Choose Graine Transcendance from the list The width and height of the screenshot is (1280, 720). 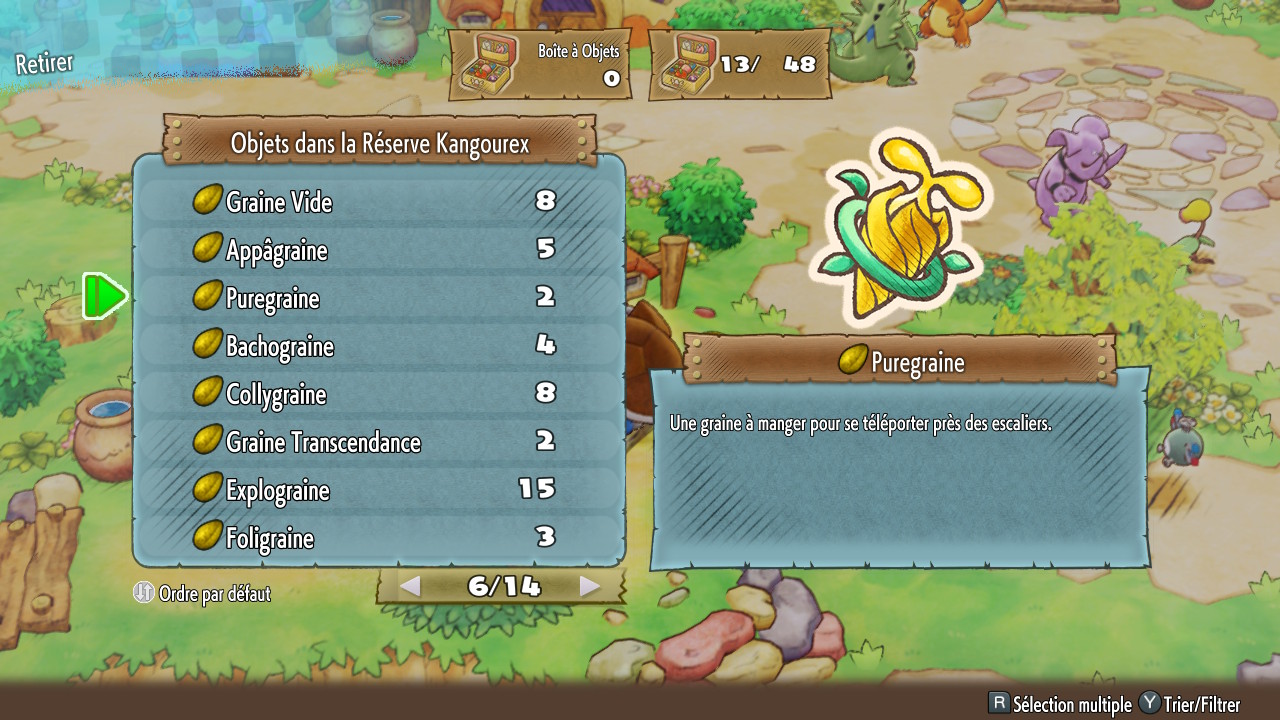pos(378,442)
